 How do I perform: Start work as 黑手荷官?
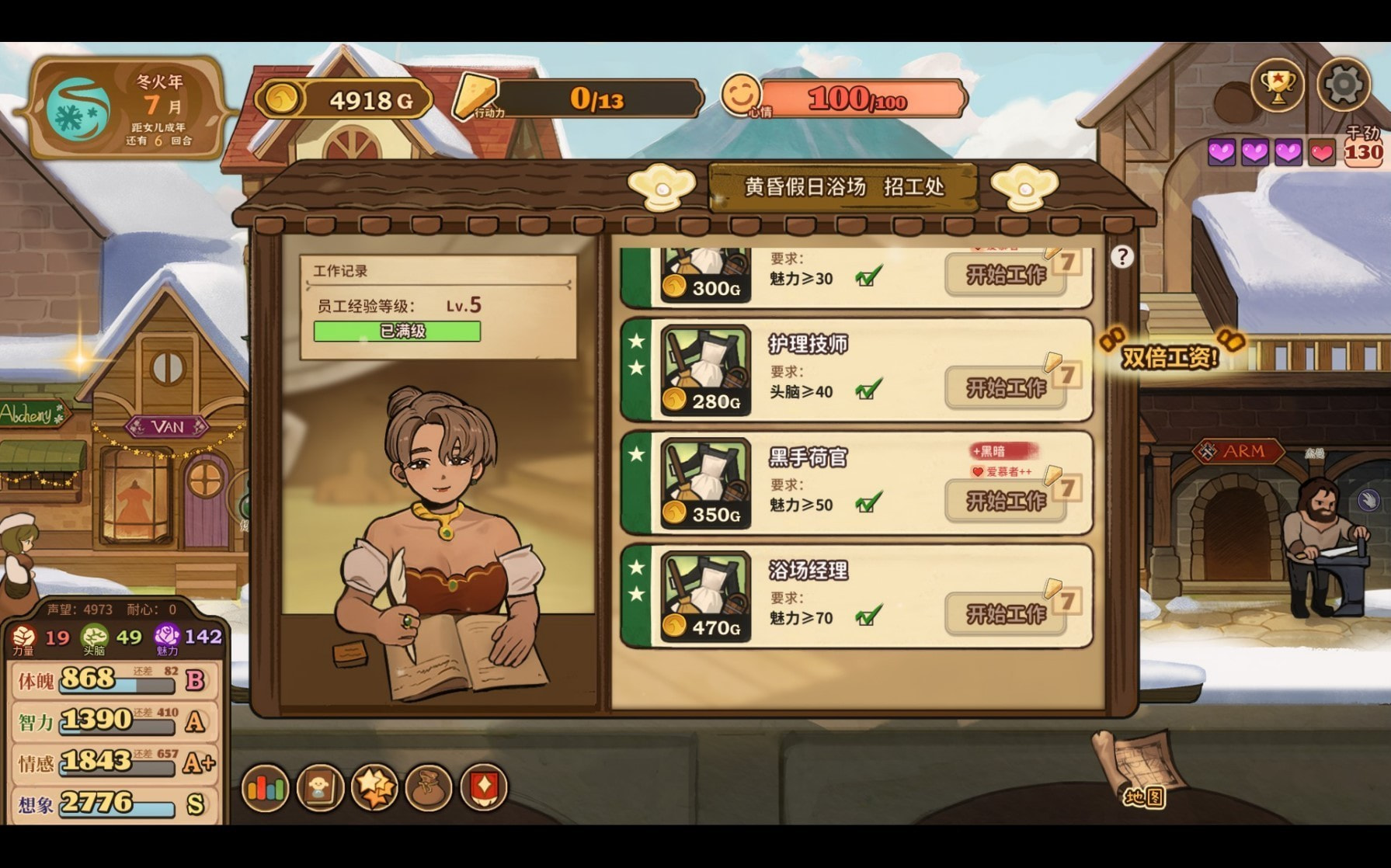[1005, 501]
